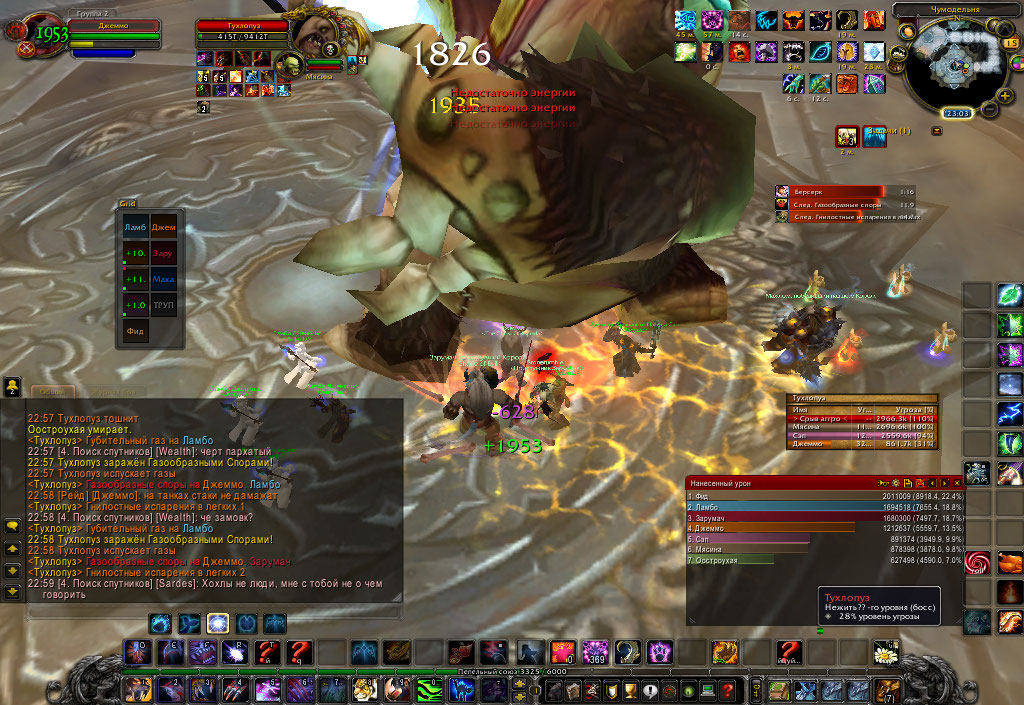Screen dimensions: 1024x705
Task: Open the backpack bag slot
Action: point(887,690)
